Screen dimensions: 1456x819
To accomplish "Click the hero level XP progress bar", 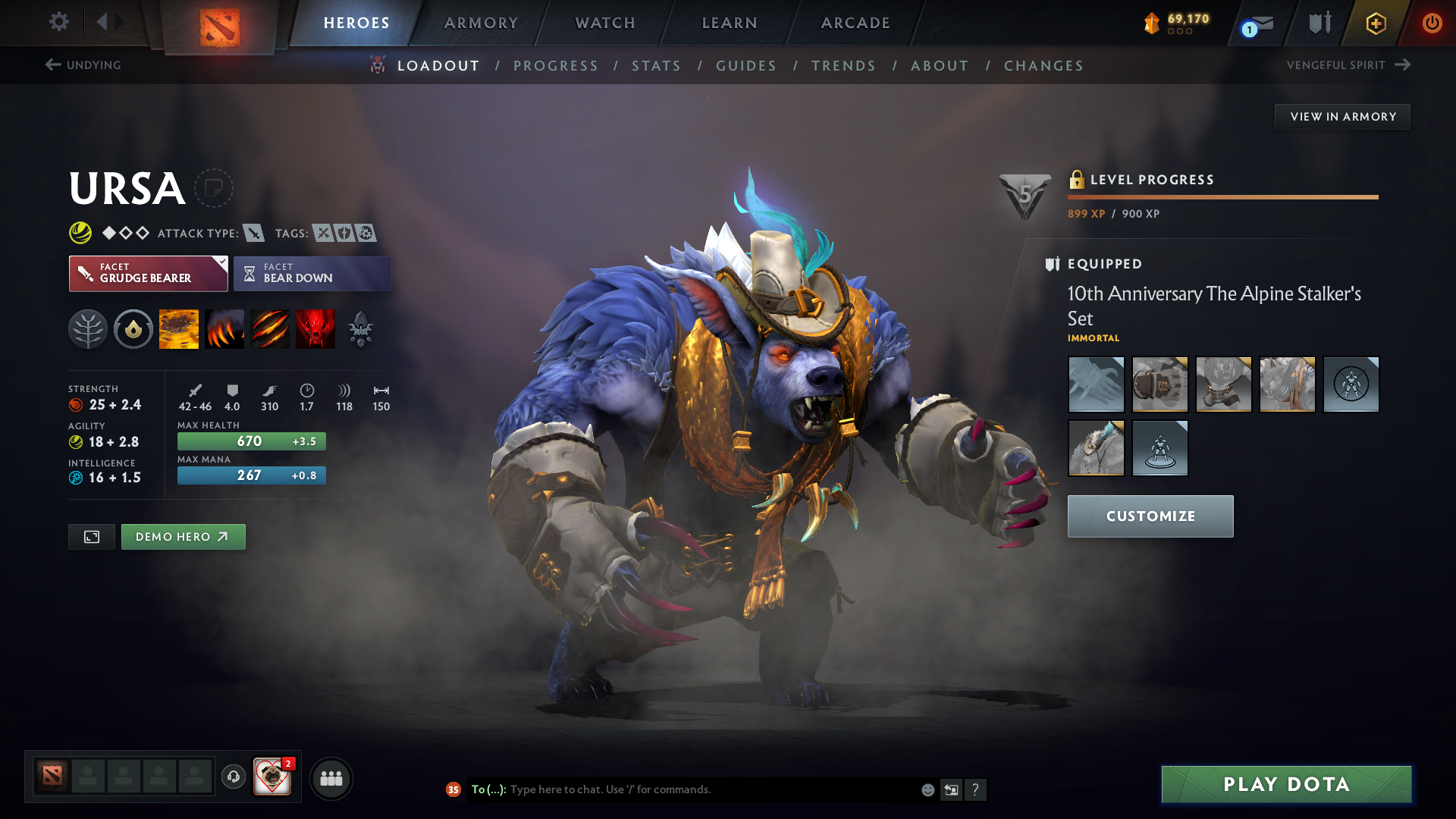I will [1222, 196].
